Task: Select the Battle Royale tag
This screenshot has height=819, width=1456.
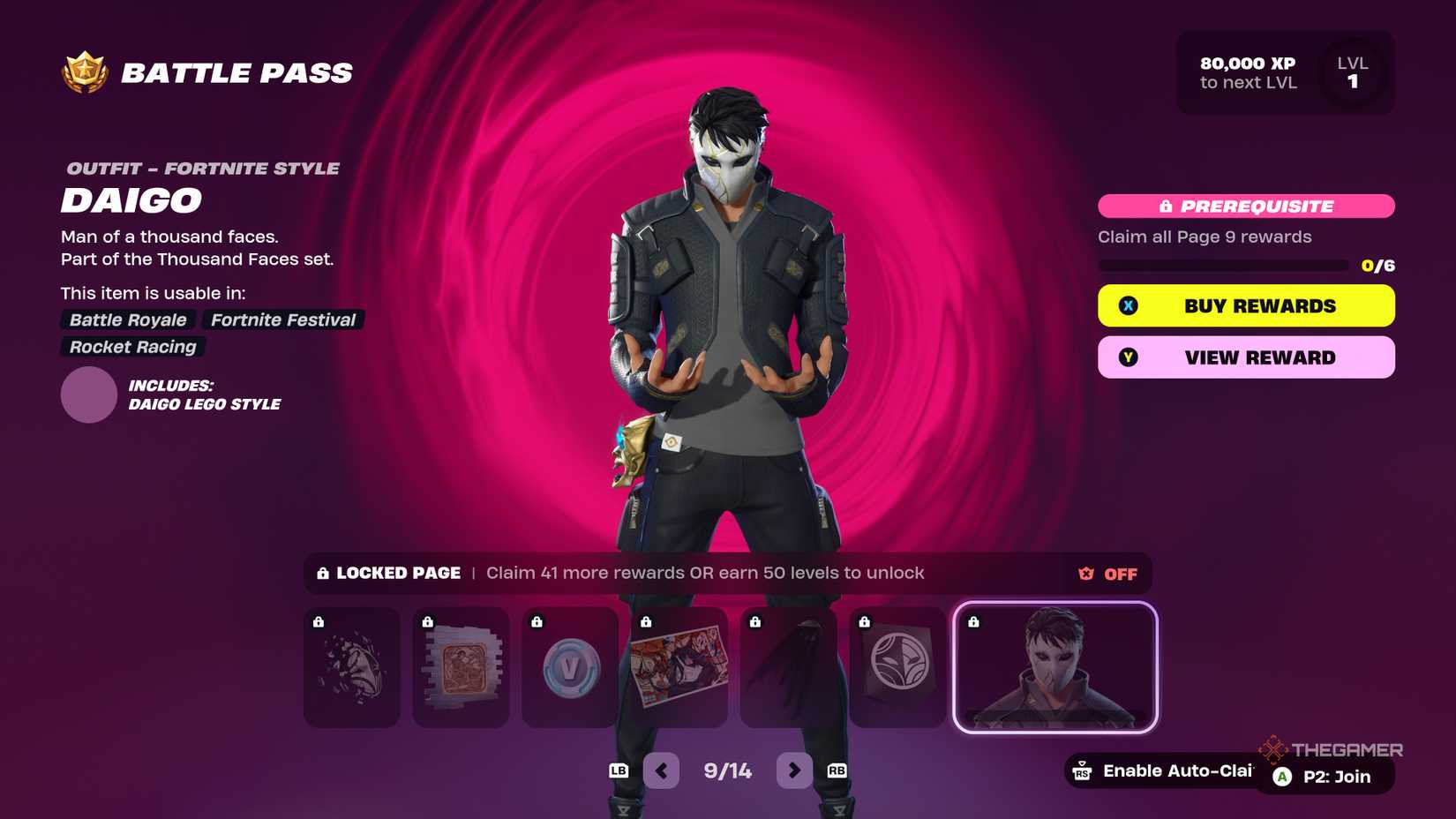Action: 127,319
